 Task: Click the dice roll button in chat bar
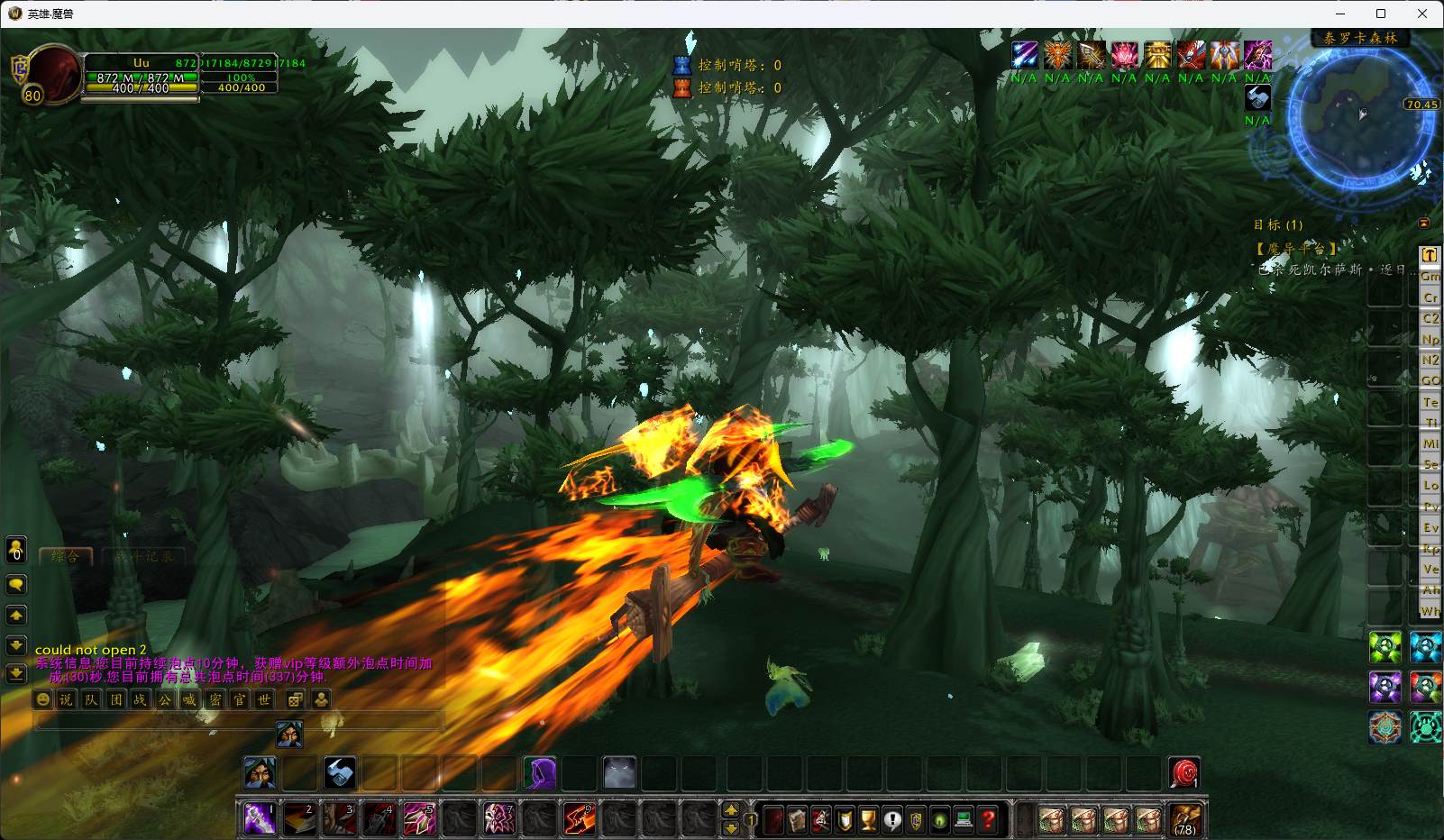pos(295,699)
